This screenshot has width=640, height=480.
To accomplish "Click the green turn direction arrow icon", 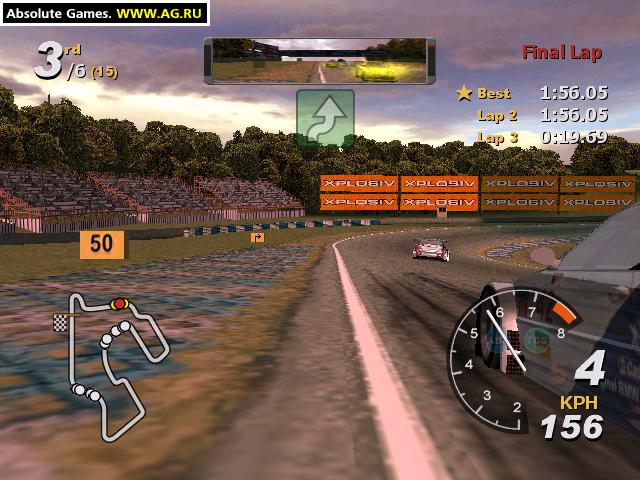I will coord(325,119).
